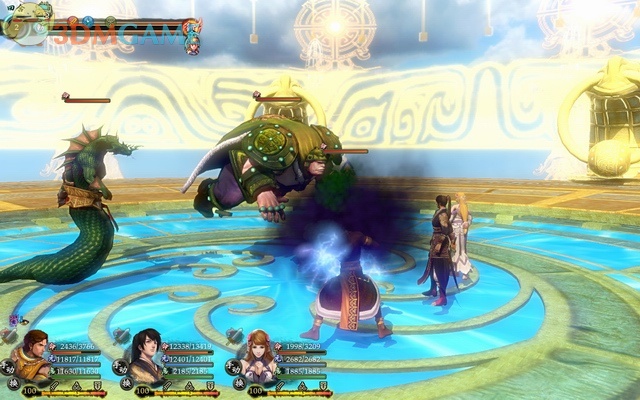This screenshot has height=400, width=640.
Task: Select the brown-haired hero's portrait
Action: click(x=36, y=352)
